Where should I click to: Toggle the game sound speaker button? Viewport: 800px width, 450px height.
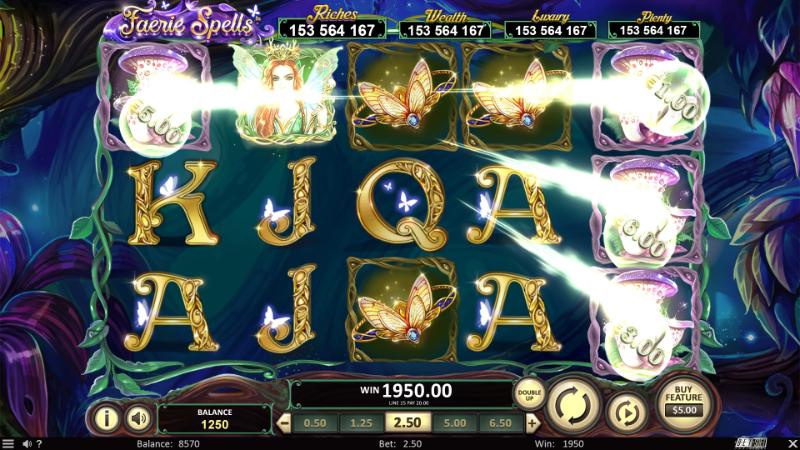point(138,416)
